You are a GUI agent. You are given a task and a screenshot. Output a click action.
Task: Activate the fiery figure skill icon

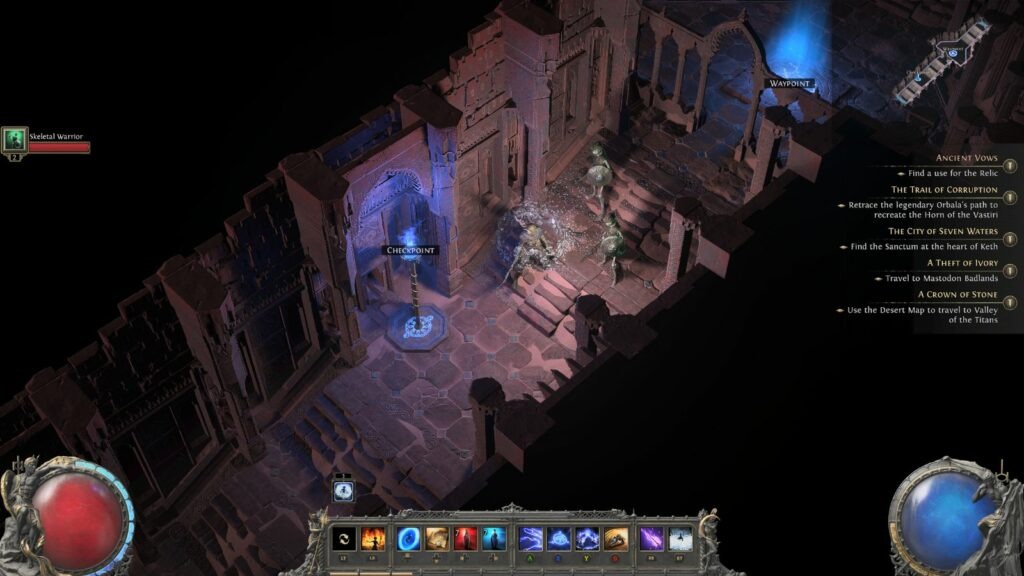[372, 538]
